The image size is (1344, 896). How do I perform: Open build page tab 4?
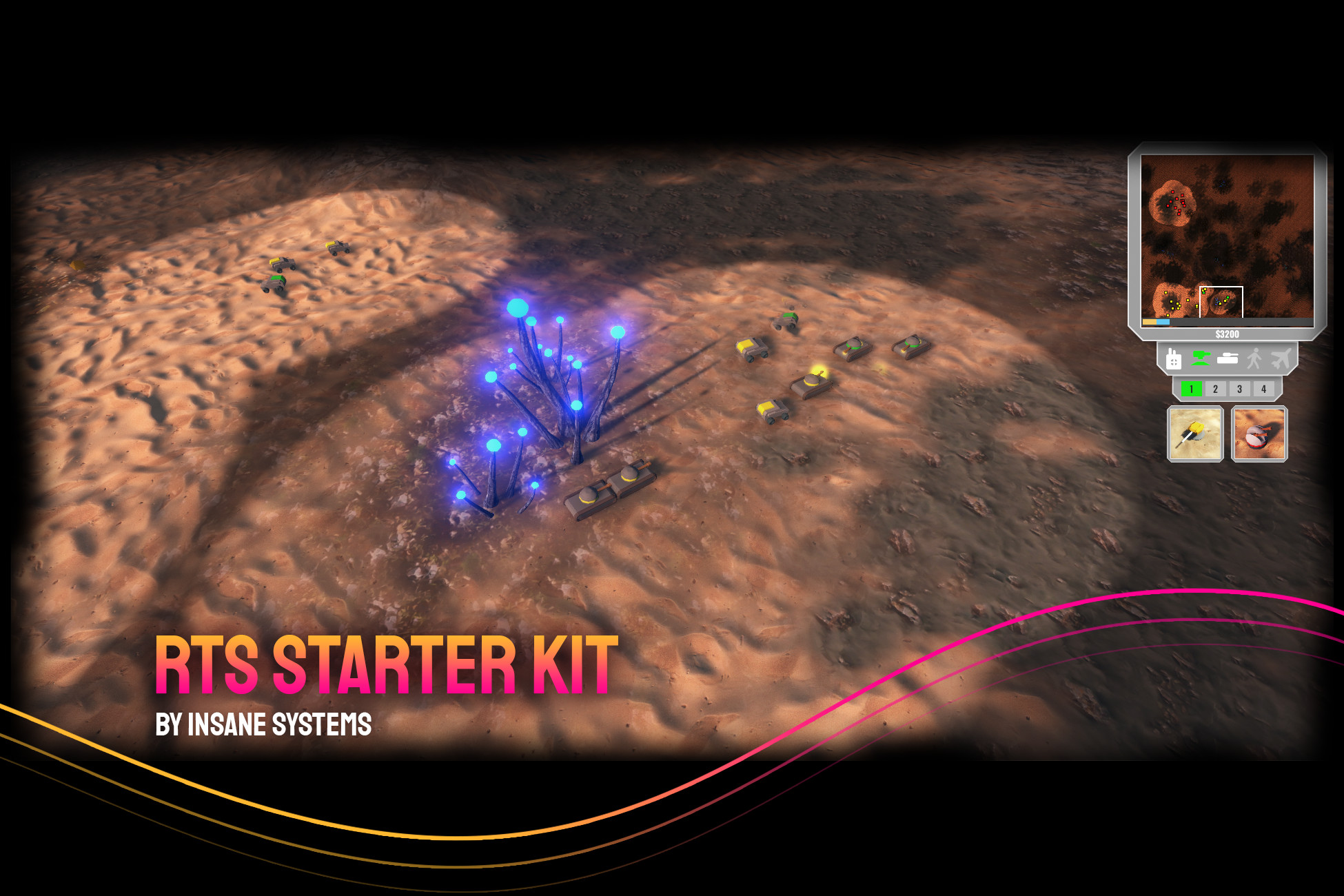point(1264,388)
